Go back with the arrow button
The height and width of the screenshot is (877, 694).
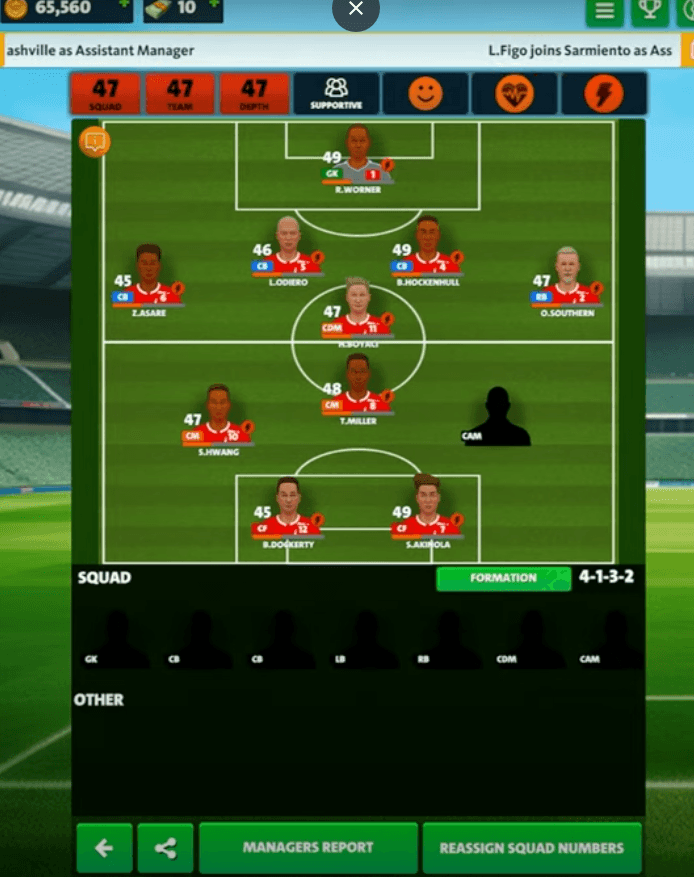coord(104,848)
